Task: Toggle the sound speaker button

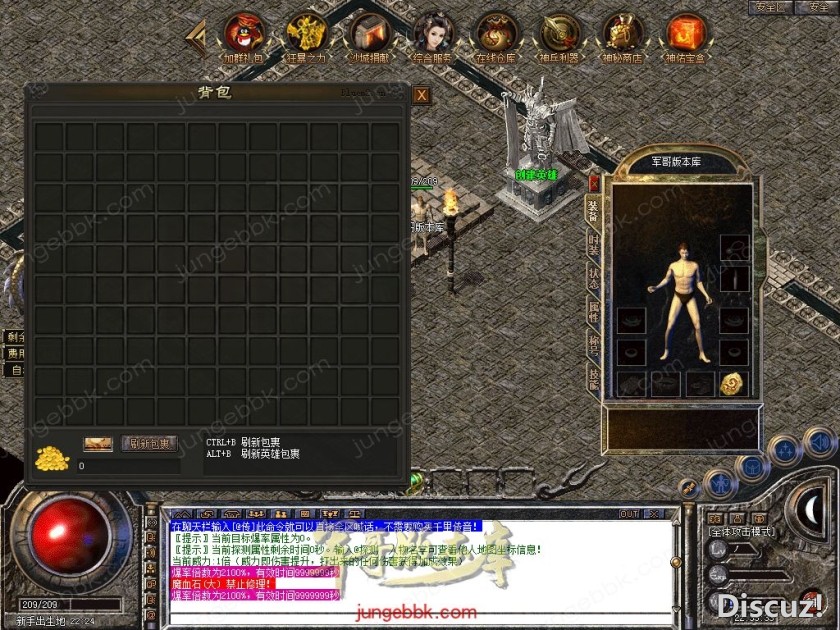Action: click(820, 441)
